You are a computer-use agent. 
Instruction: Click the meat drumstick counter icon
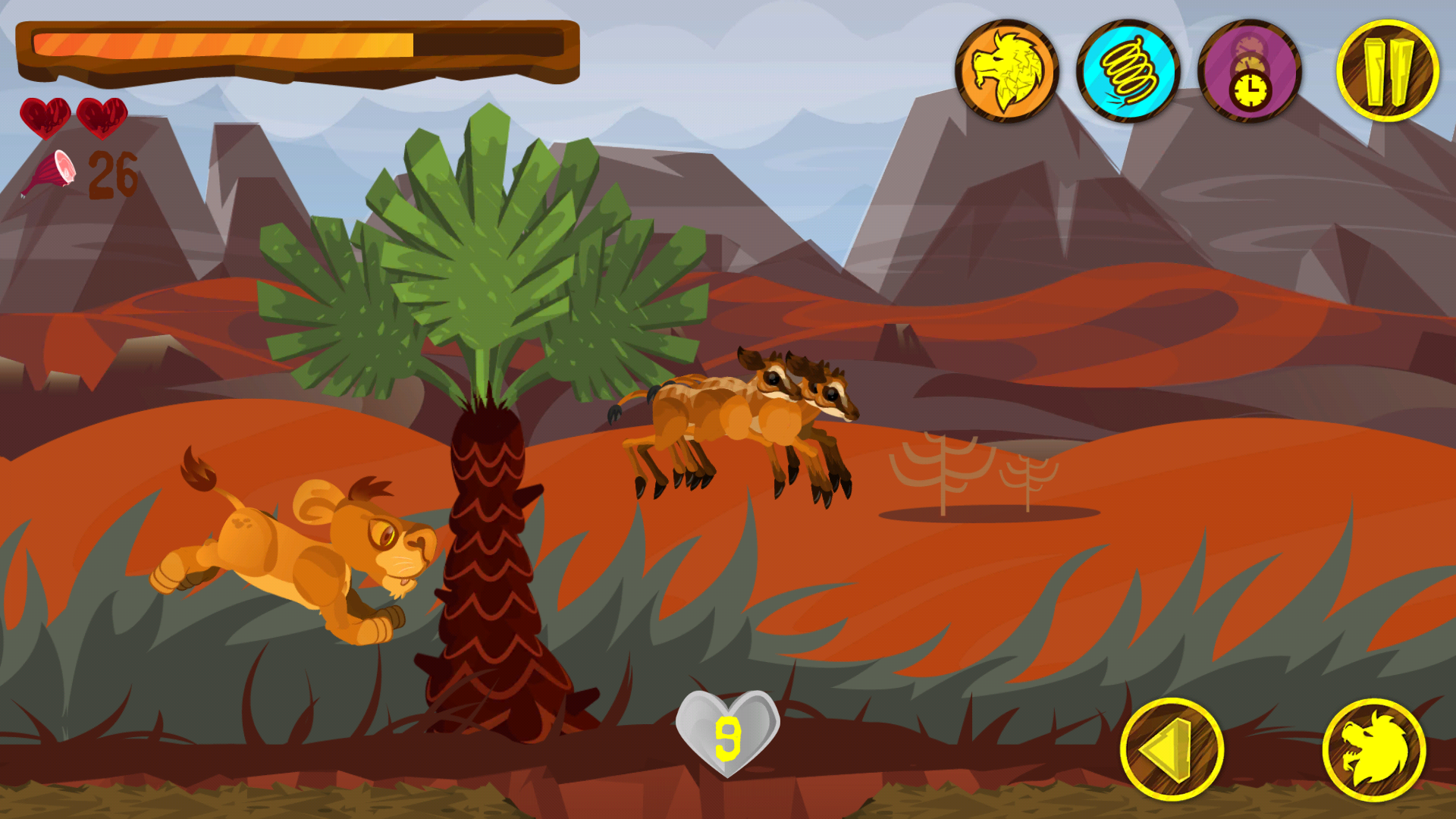(52, 174)
